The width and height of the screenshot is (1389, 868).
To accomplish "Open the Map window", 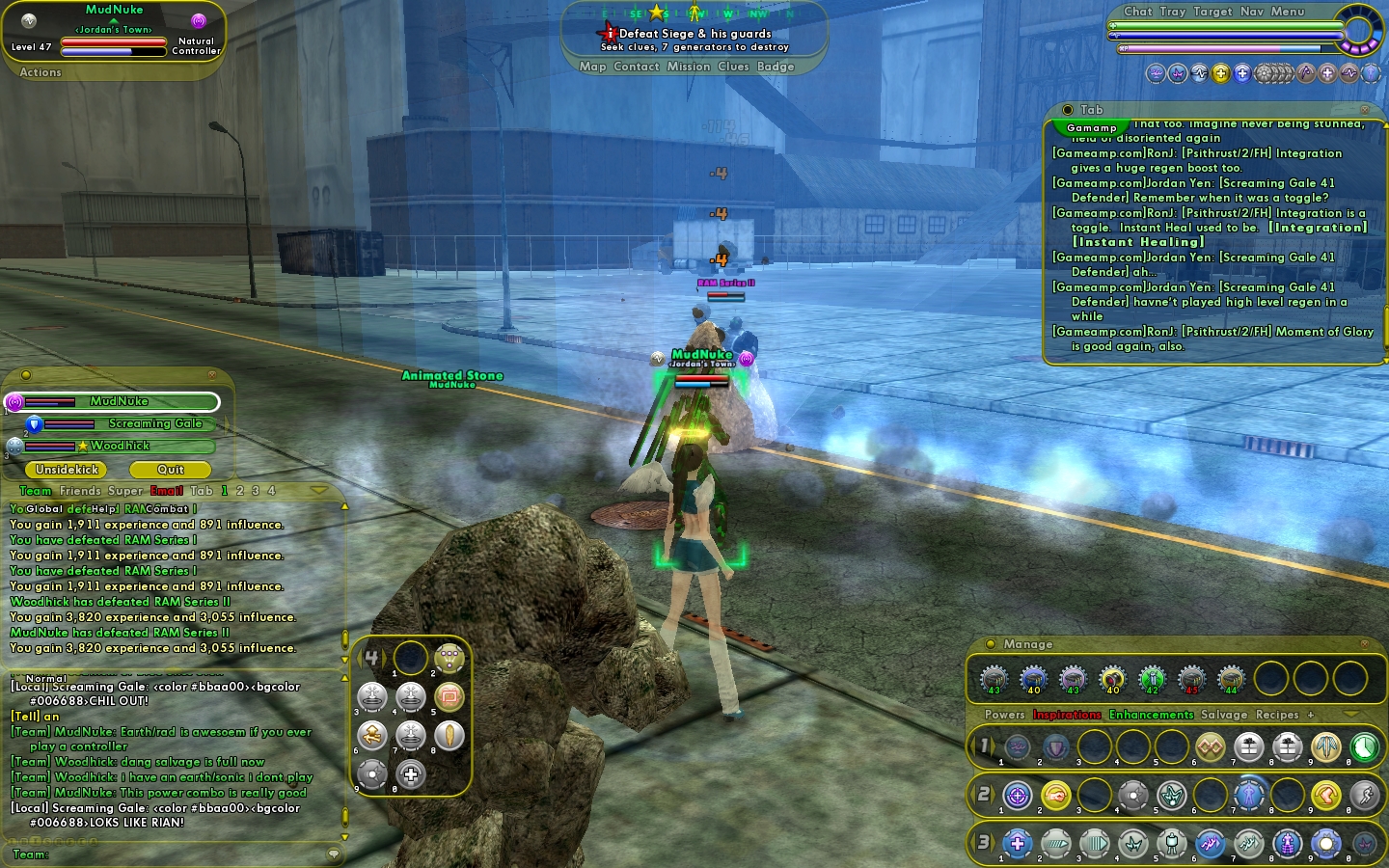I will (x=592, y=67).
